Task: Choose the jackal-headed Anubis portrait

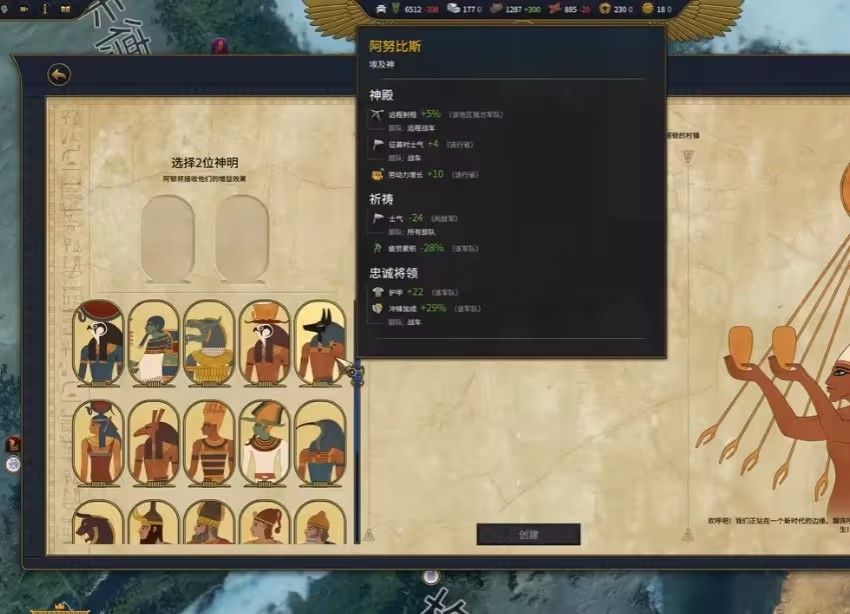Action: pyautogui.click(x=320, y=343)
